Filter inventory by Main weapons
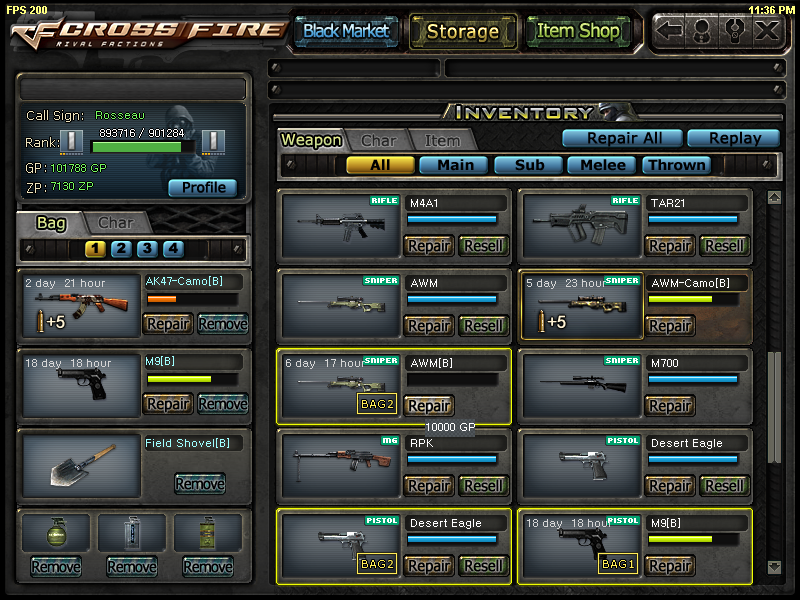This screenshot has width=800, height=600. [x=454, y=165]
